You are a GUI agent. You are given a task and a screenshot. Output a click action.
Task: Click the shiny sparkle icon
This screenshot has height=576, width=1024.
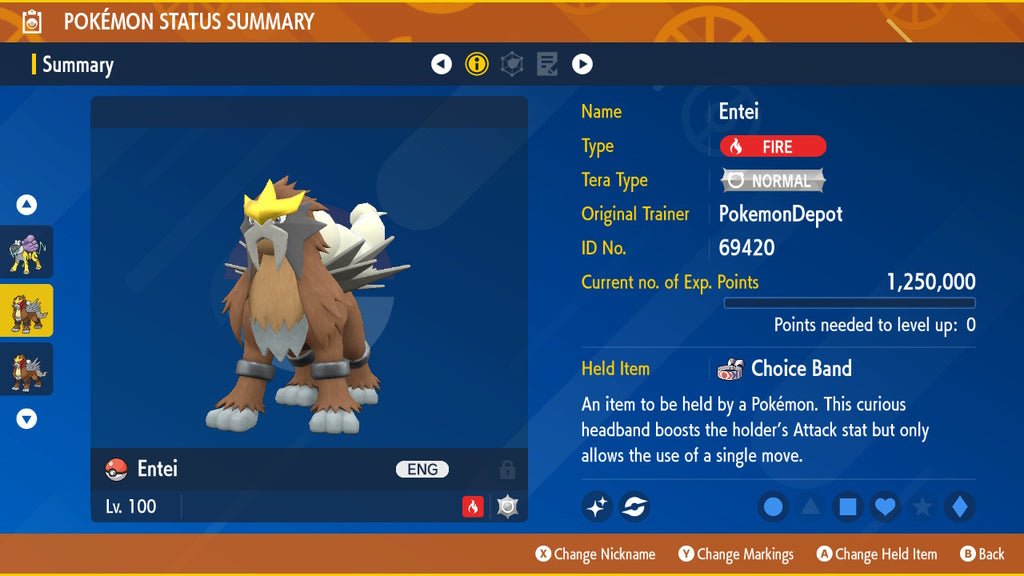tap(597, 507)
